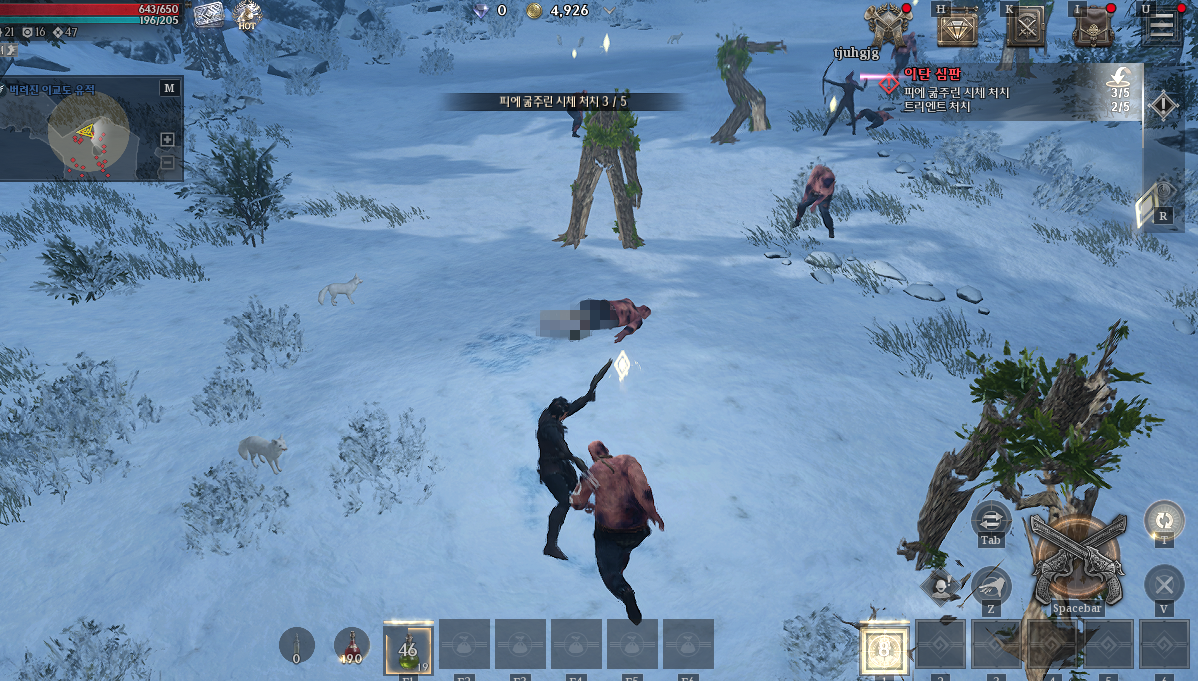Open the crossed swords skill book
Screen dimensions: 1198x681
coord(1025,28)
